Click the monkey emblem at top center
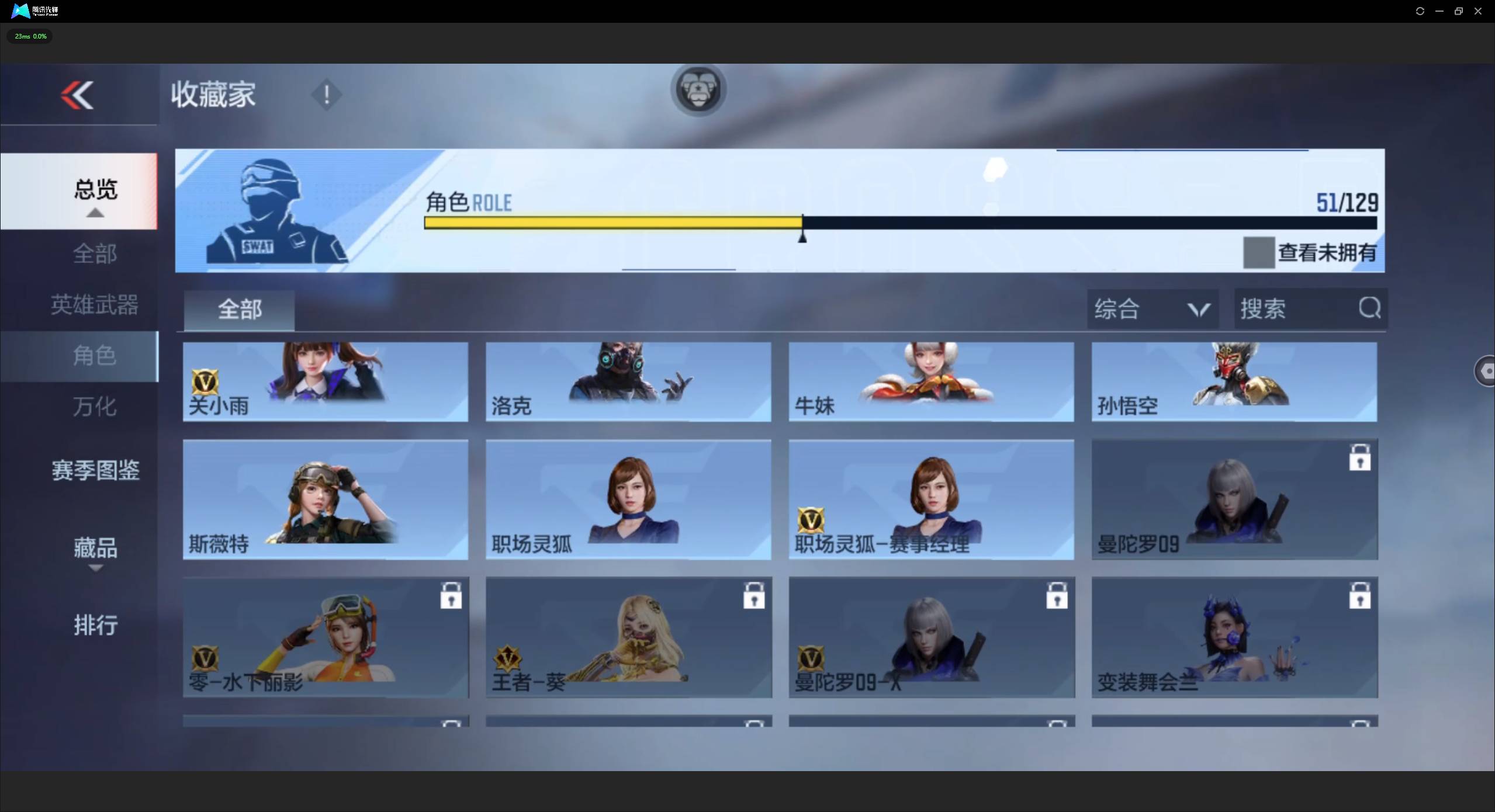Viewport: 1495px width, 812px height. (x=698, y=89)
